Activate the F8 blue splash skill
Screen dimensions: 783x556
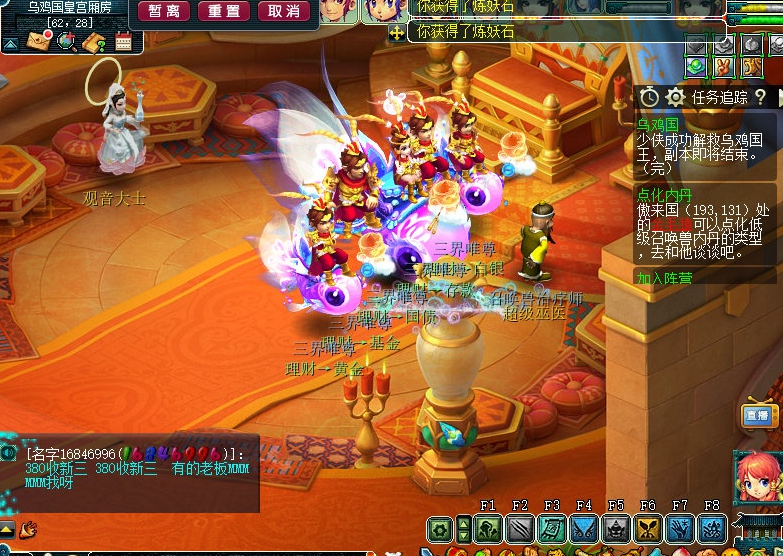tap(712, 529)
